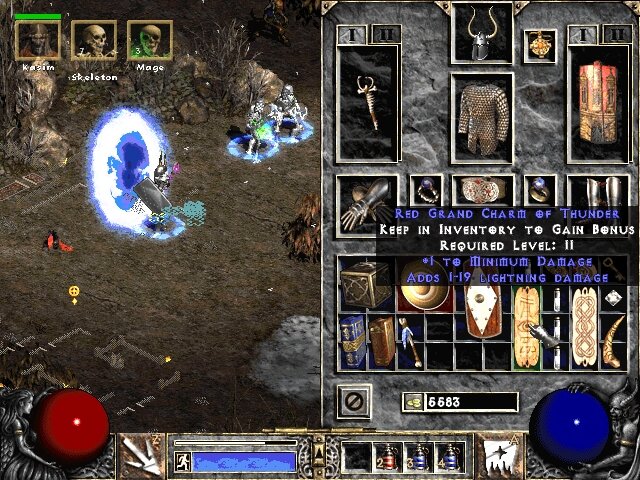The height and width of the screenshot is (480, 640).
Task: Toggle the run/walk button
Action: (x=183, y=462)
